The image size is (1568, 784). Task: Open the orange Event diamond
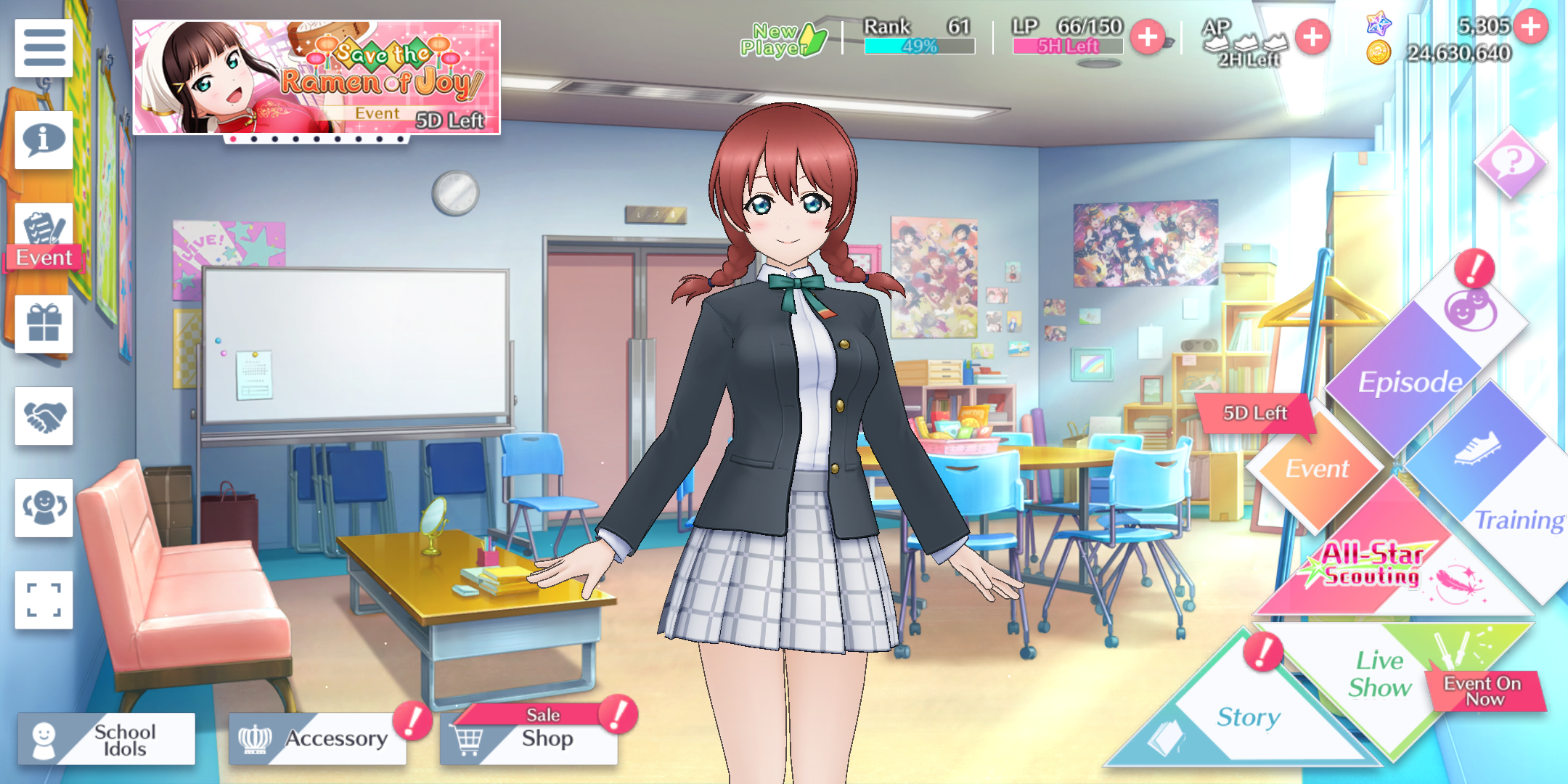(x=1317, y=468)
